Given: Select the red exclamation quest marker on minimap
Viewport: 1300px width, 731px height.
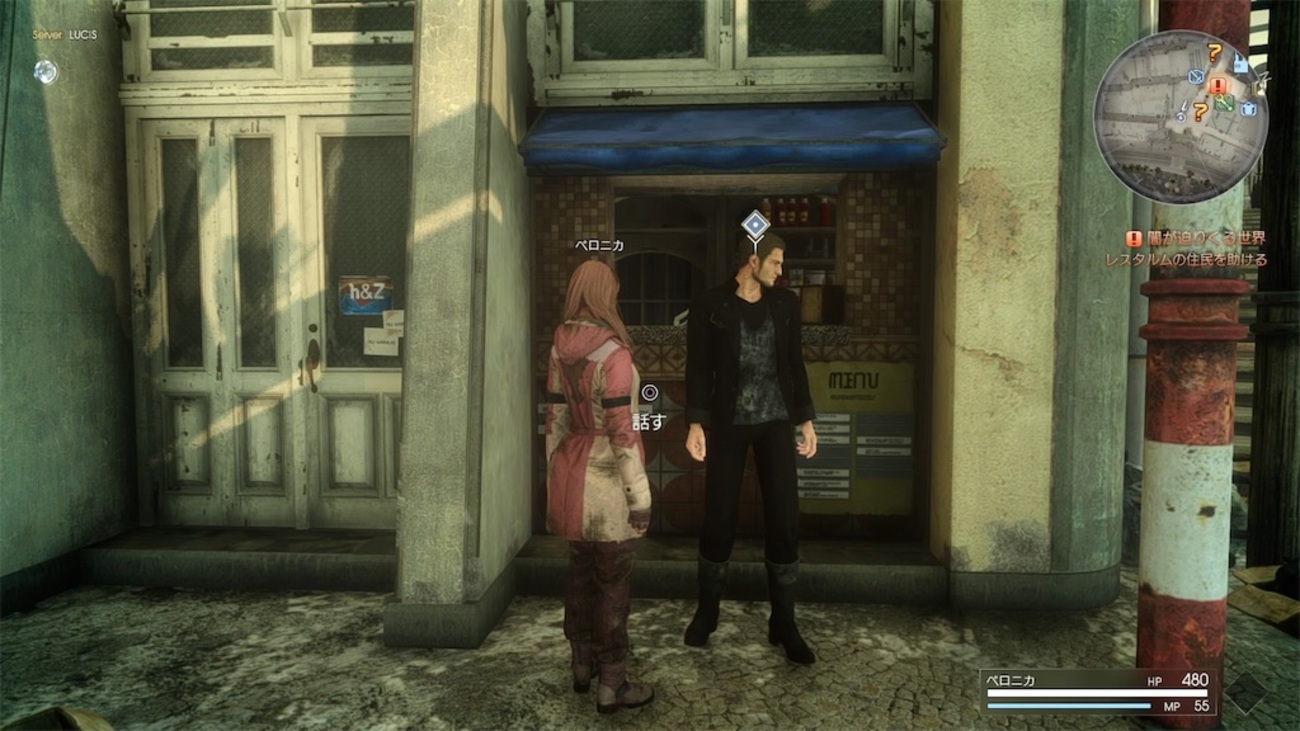Looking at the screenshot, I should [1217, 86].
